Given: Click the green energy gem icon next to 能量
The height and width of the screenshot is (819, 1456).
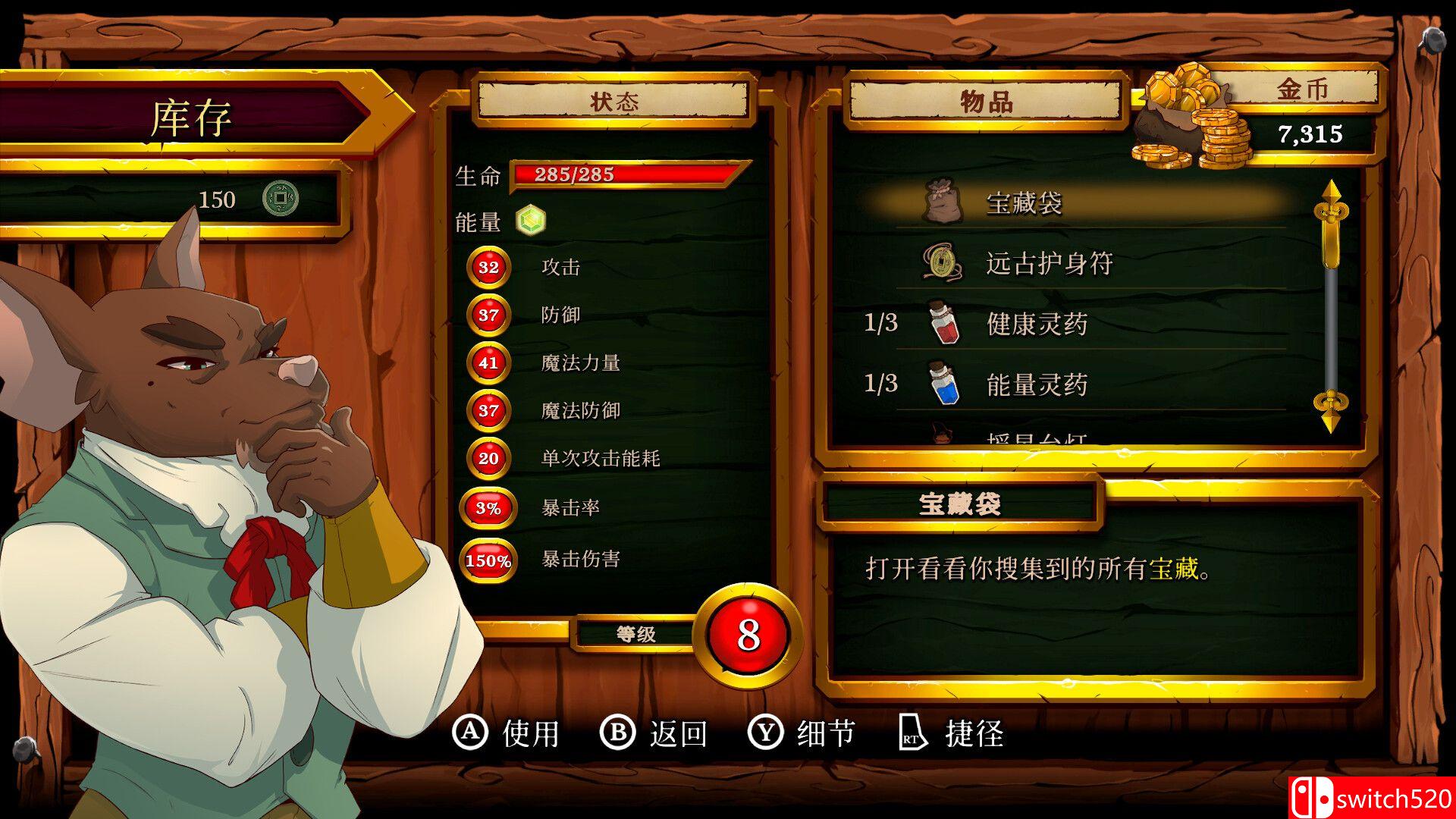Looking at the screenshot, I should pos(532,220).
